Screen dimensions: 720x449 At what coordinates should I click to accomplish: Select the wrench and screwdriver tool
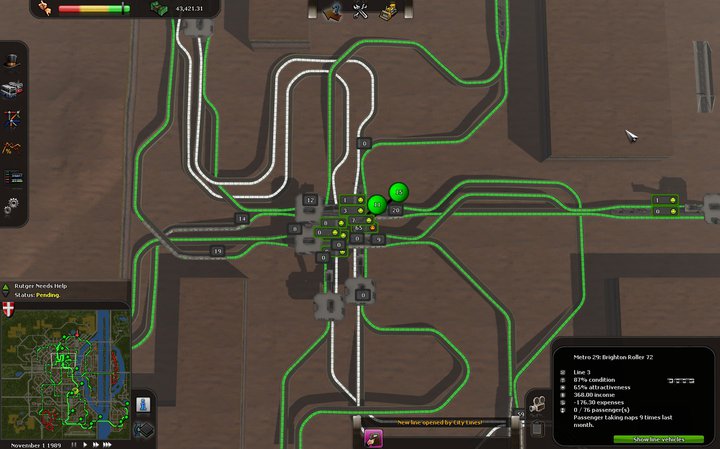coord(362,12)
